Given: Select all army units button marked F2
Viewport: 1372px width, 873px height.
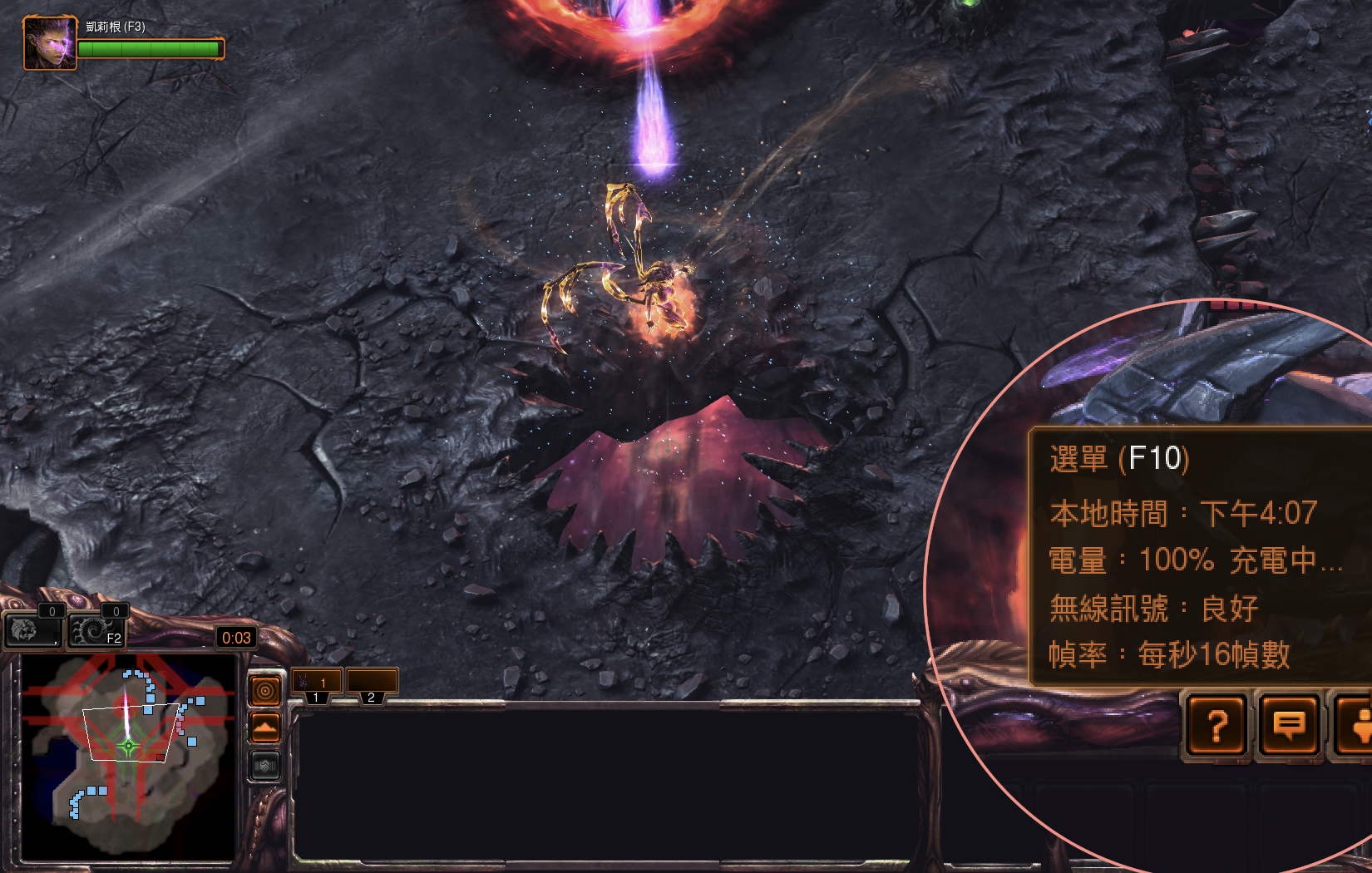Looking at the screenshot, I should 98,630.
